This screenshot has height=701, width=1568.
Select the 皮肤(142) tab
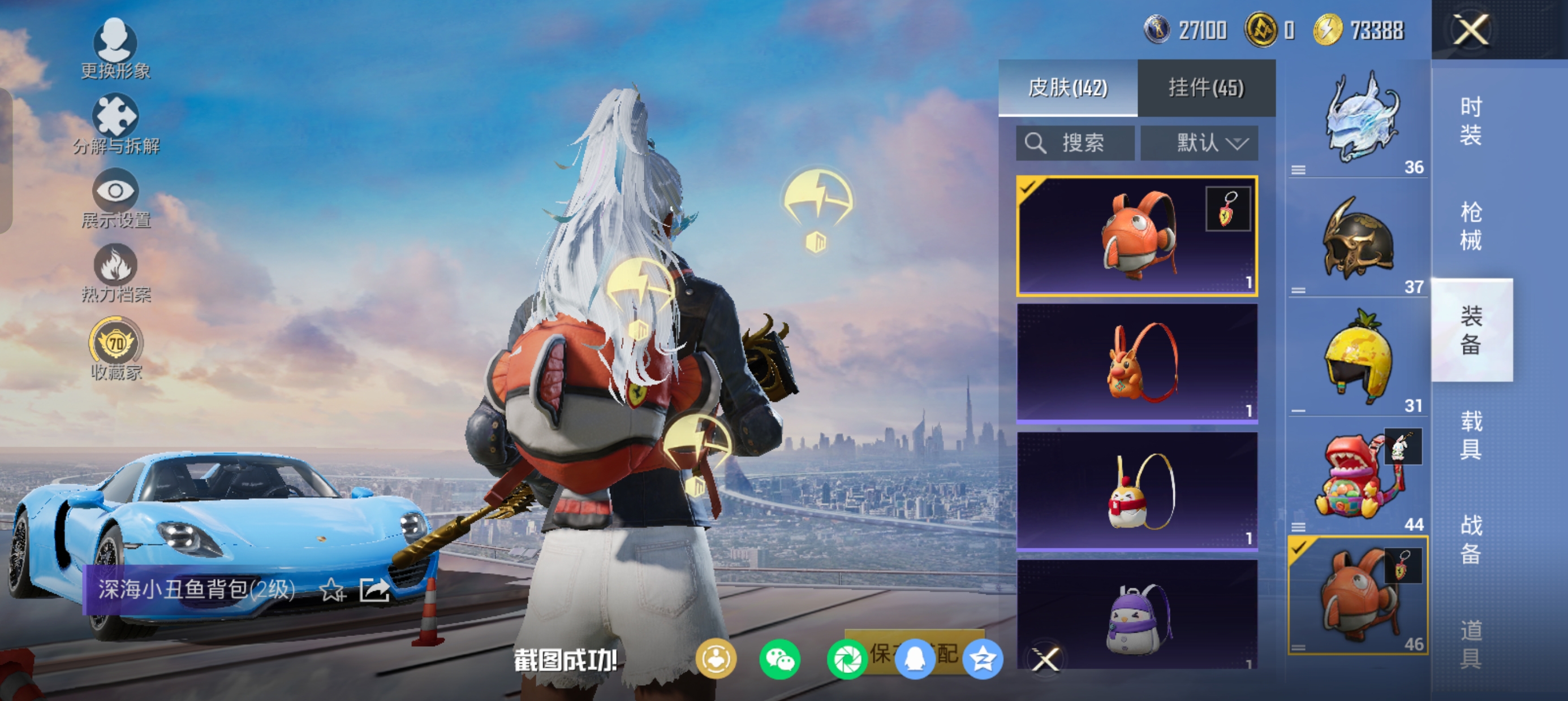1067,88
